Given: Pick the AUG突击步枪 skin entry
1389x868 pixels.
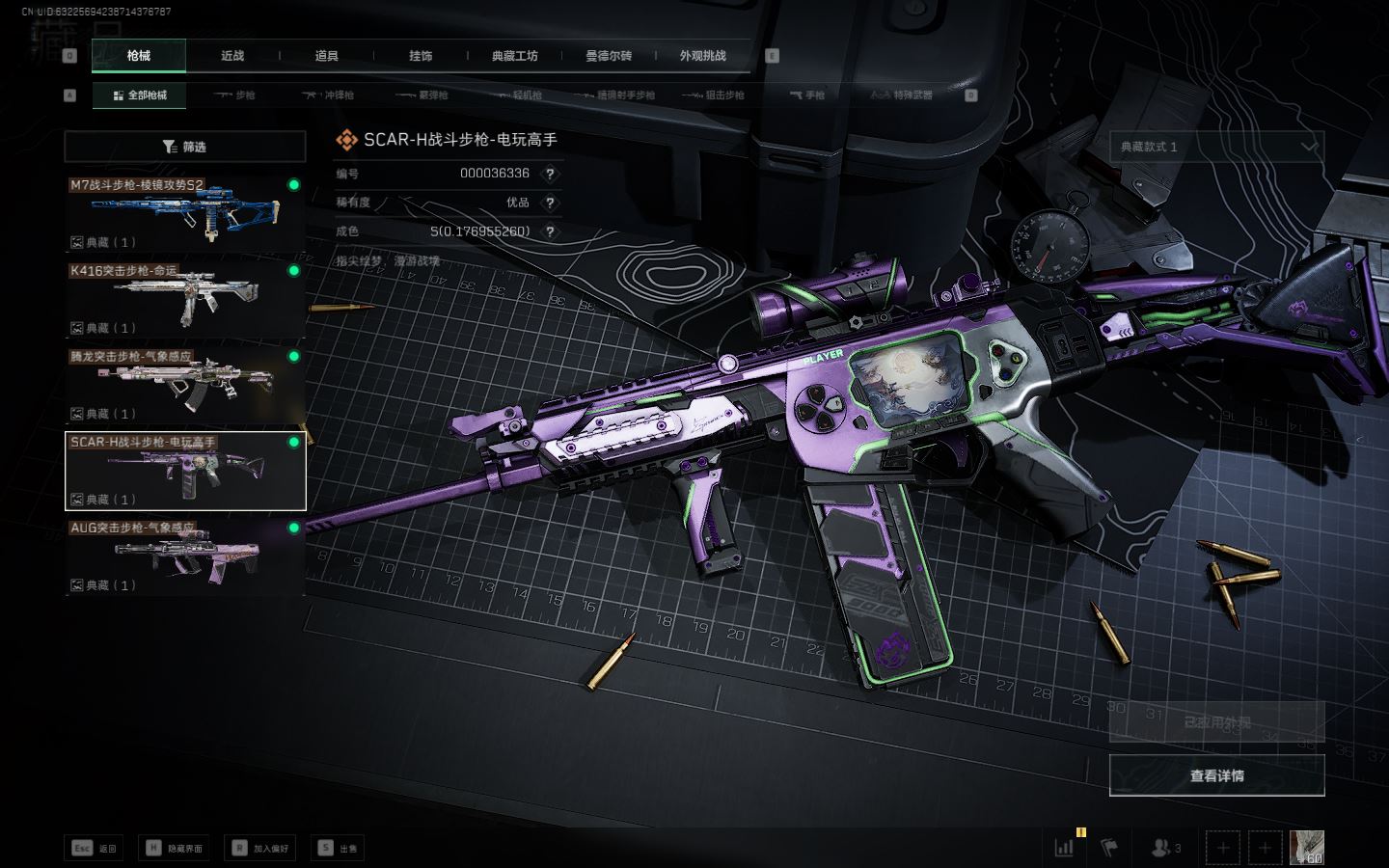Looking at the screenshot, I should point(184,556).
